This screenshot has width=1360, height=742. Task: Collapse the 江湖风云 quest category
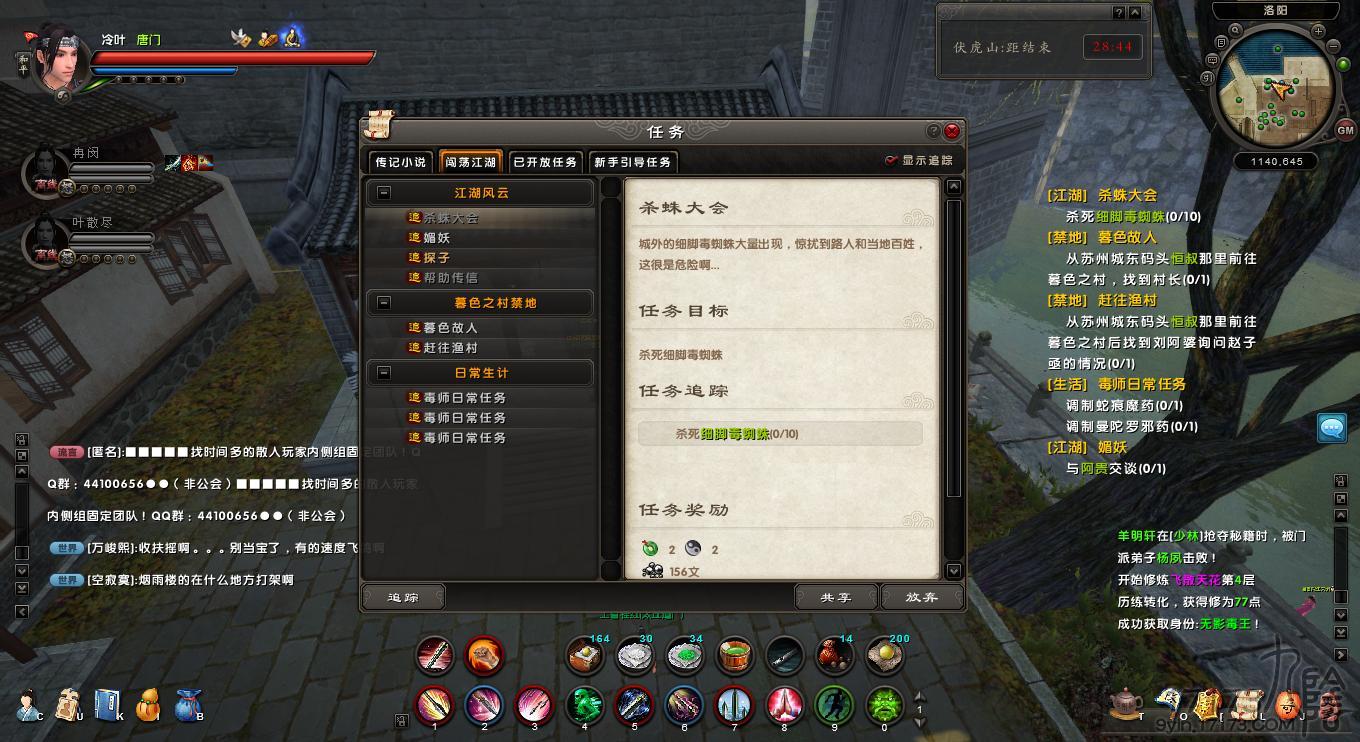(x=385, y=193)
